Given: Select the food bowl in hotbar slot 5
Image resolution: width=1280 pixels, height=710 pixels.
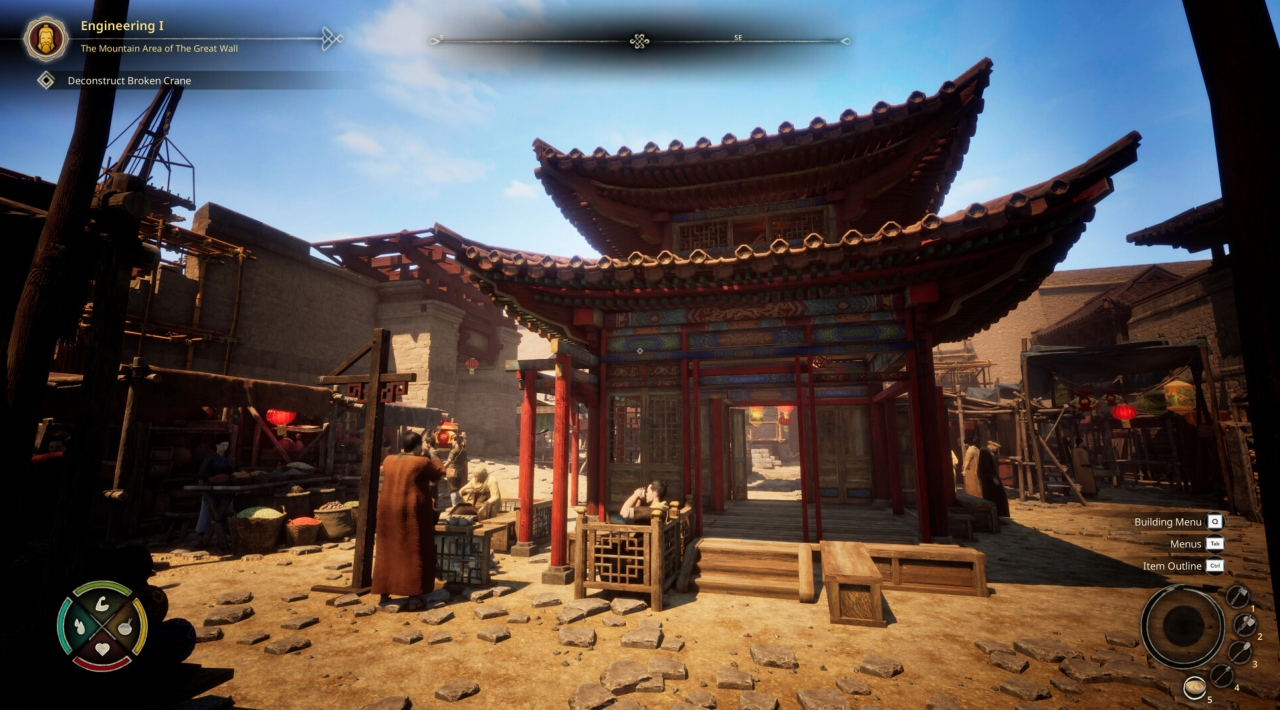Looking at the screenshot, I should (x=1194, y=688).
